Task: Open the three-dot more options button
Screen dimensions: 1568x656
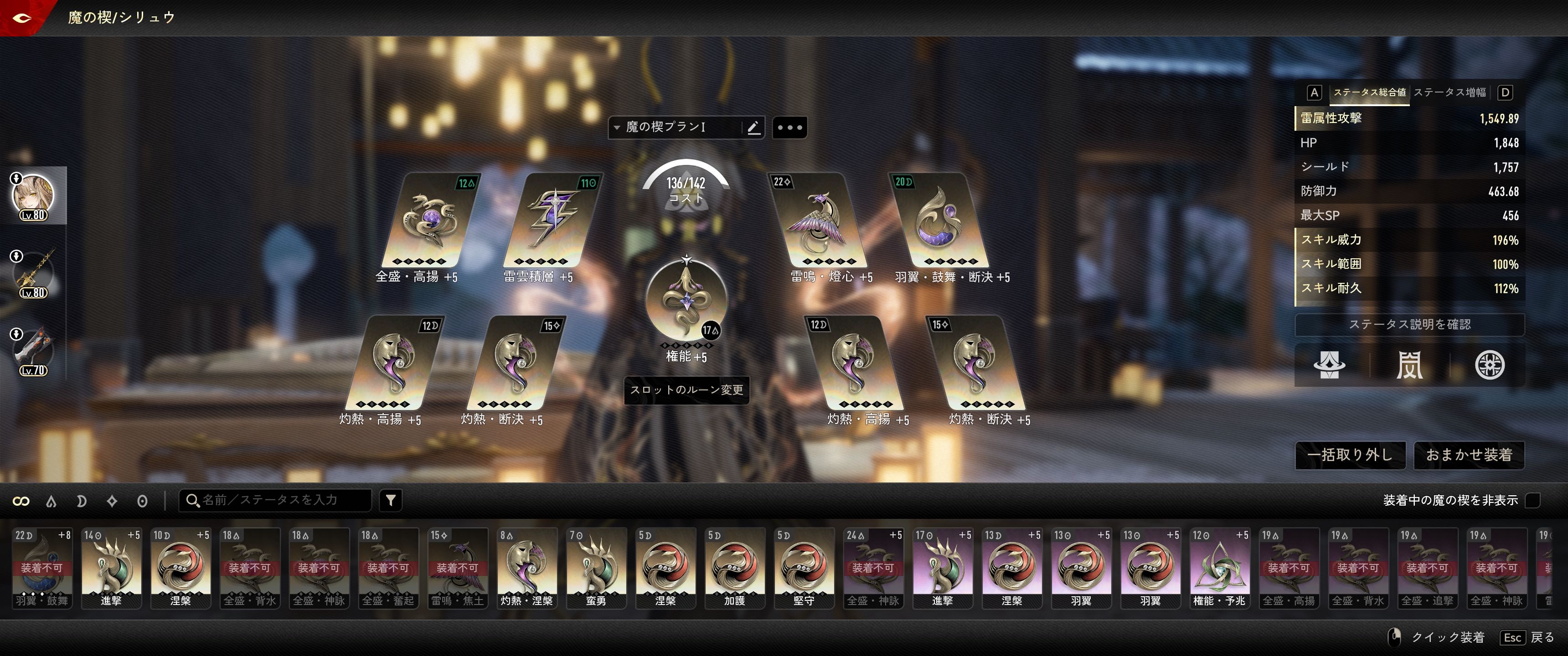Action: pos(789,128)
